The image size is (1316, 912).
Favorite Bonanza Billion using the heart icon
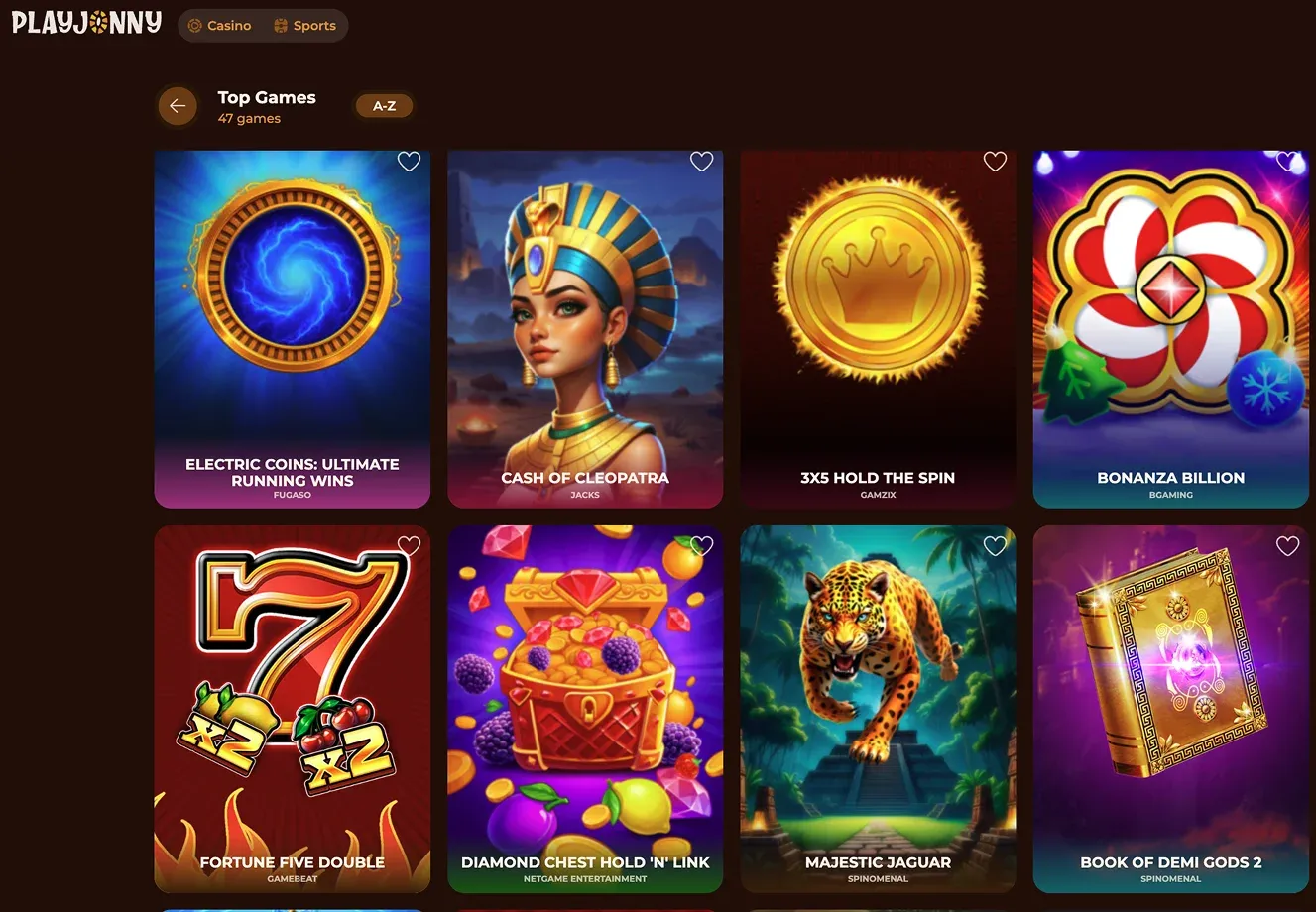coord(1287,161)
